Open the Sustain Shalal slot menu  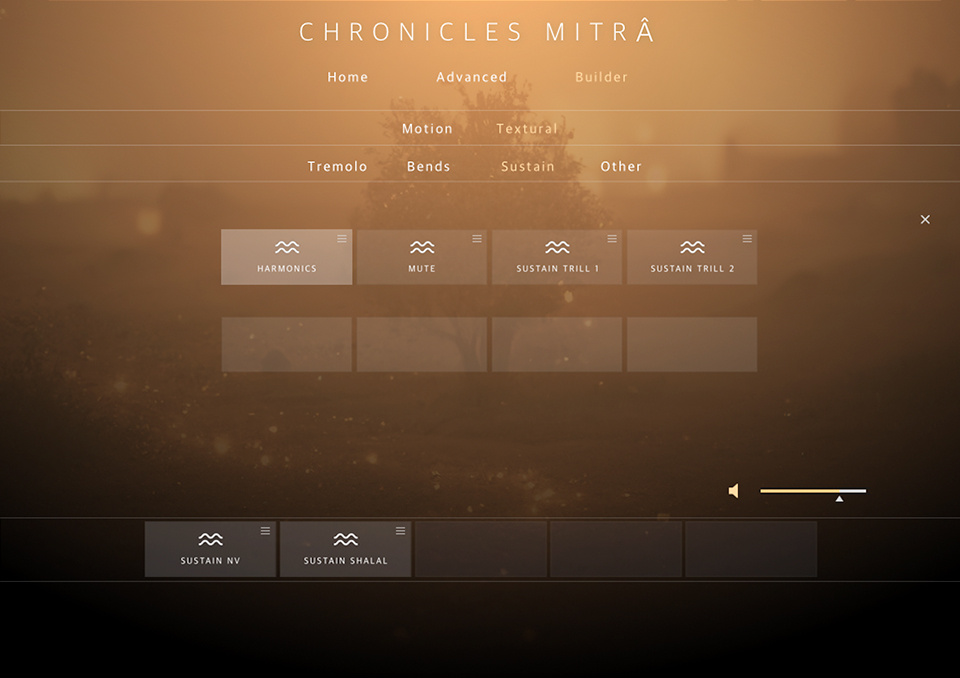pos(401,531)
